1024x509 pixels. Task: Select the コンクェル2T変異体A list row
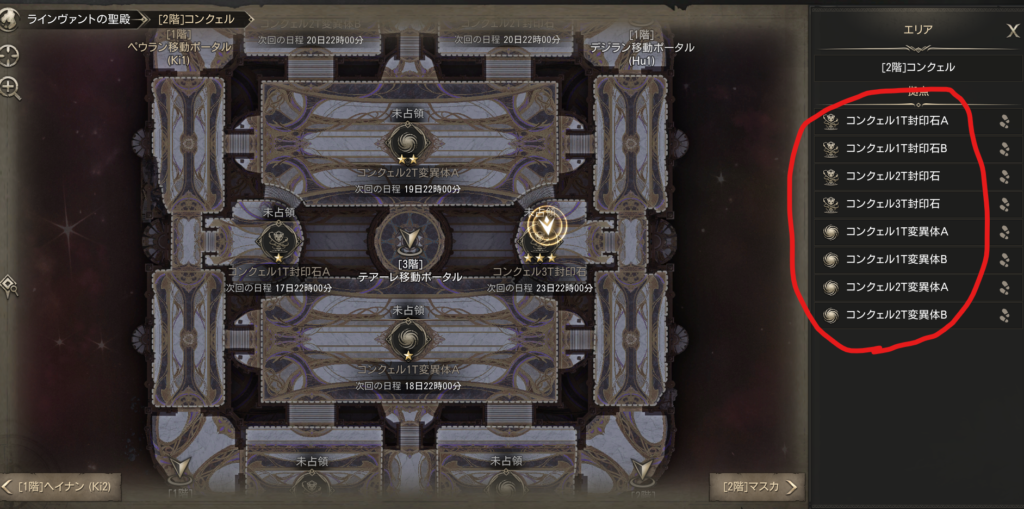896,288
